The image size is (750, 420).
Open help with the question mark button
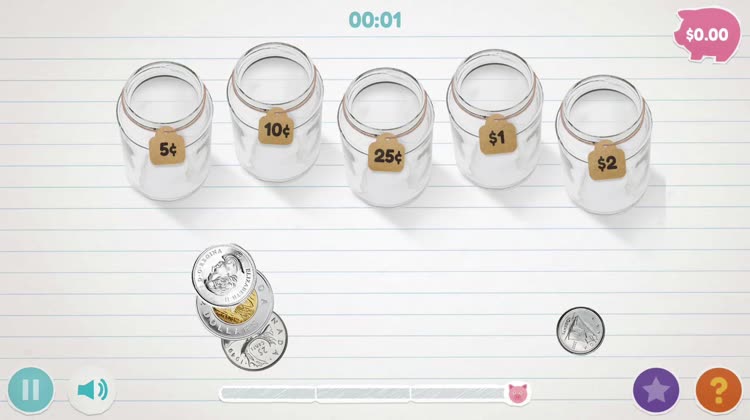click(x=718, y=389)
